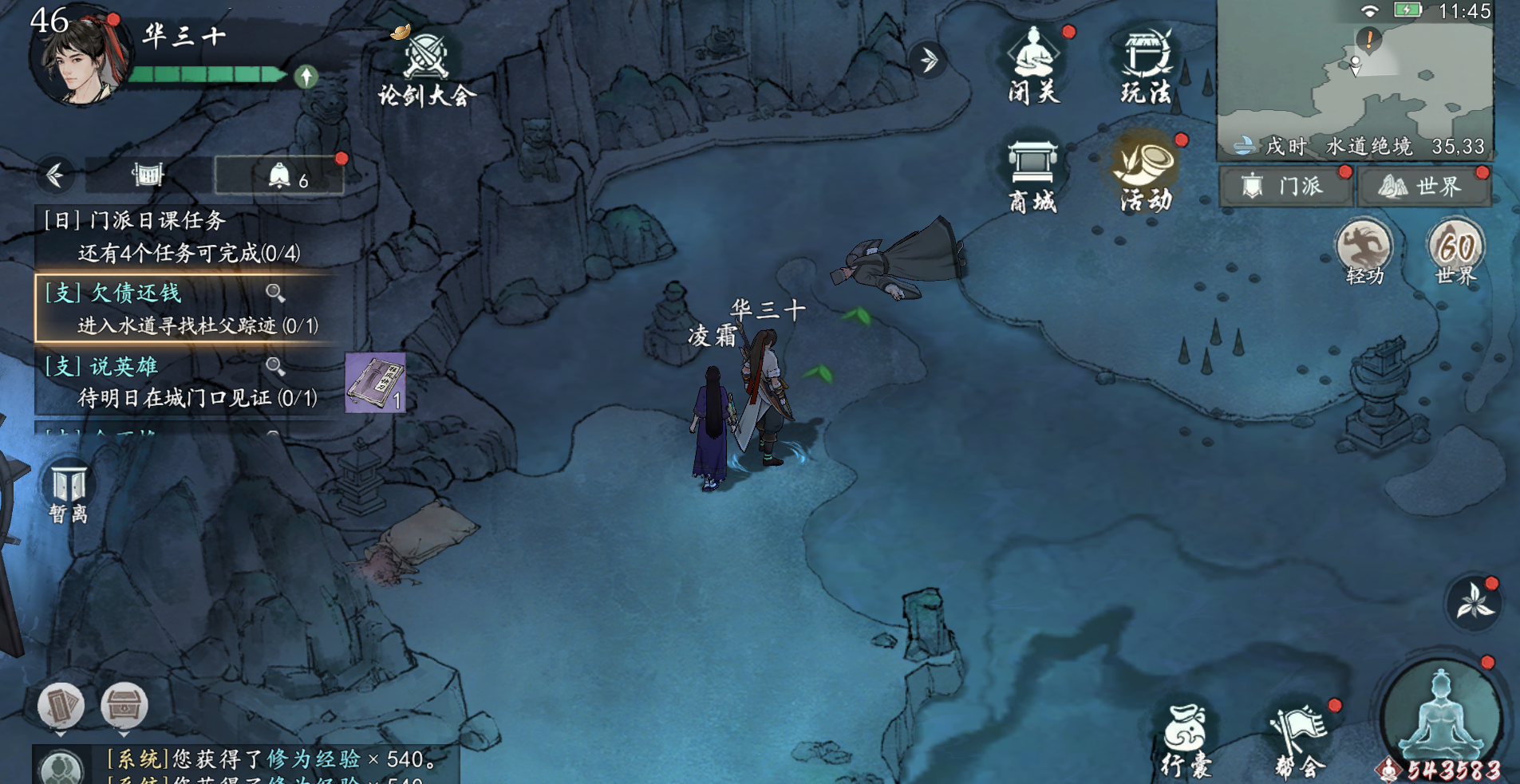Open the level 60 世界 icon
This screenshot has height=784, width=1520.
[1456, 250]
